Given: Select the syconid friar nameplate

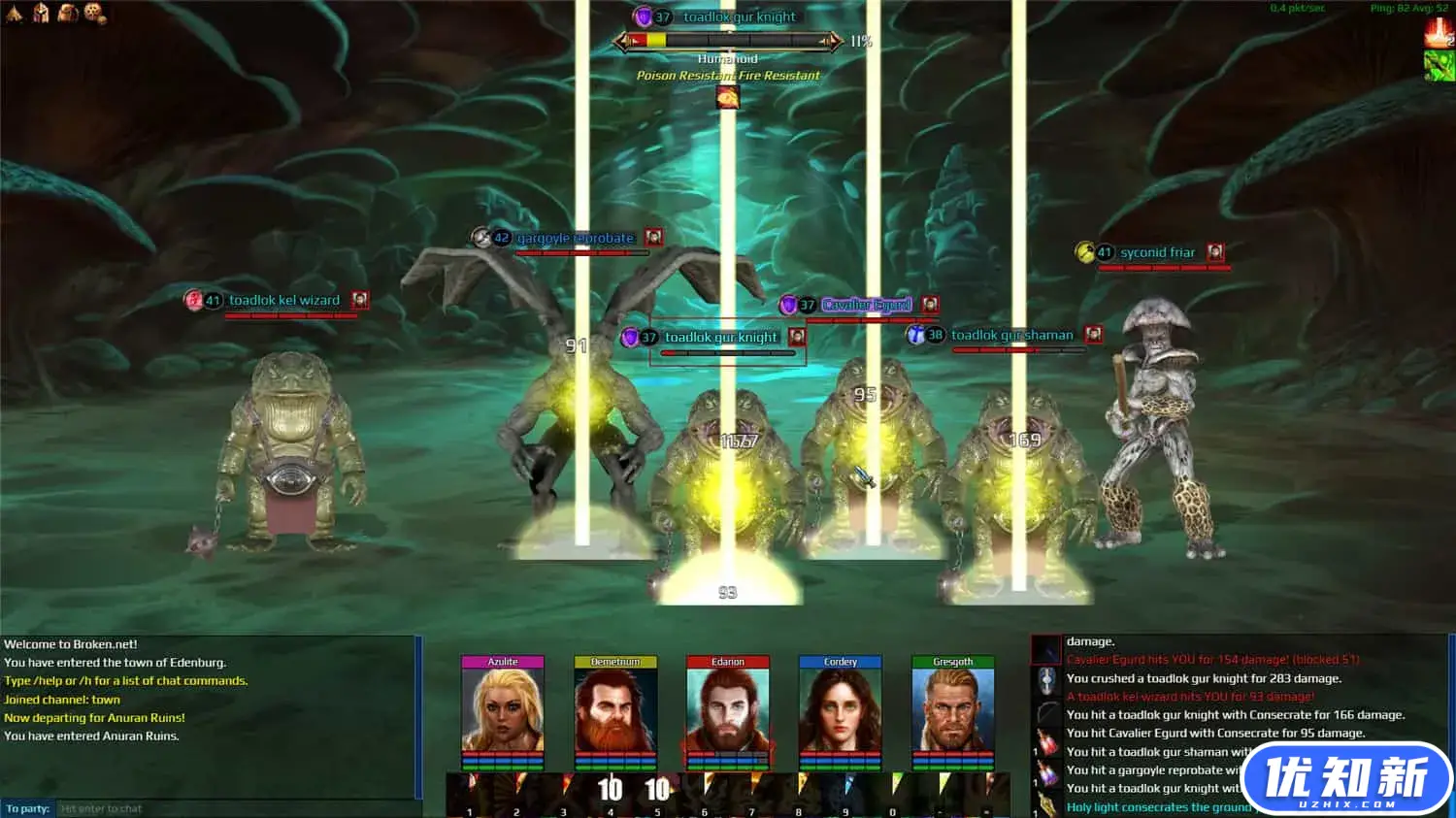Looking at the screenshot, I should 1157,252.
